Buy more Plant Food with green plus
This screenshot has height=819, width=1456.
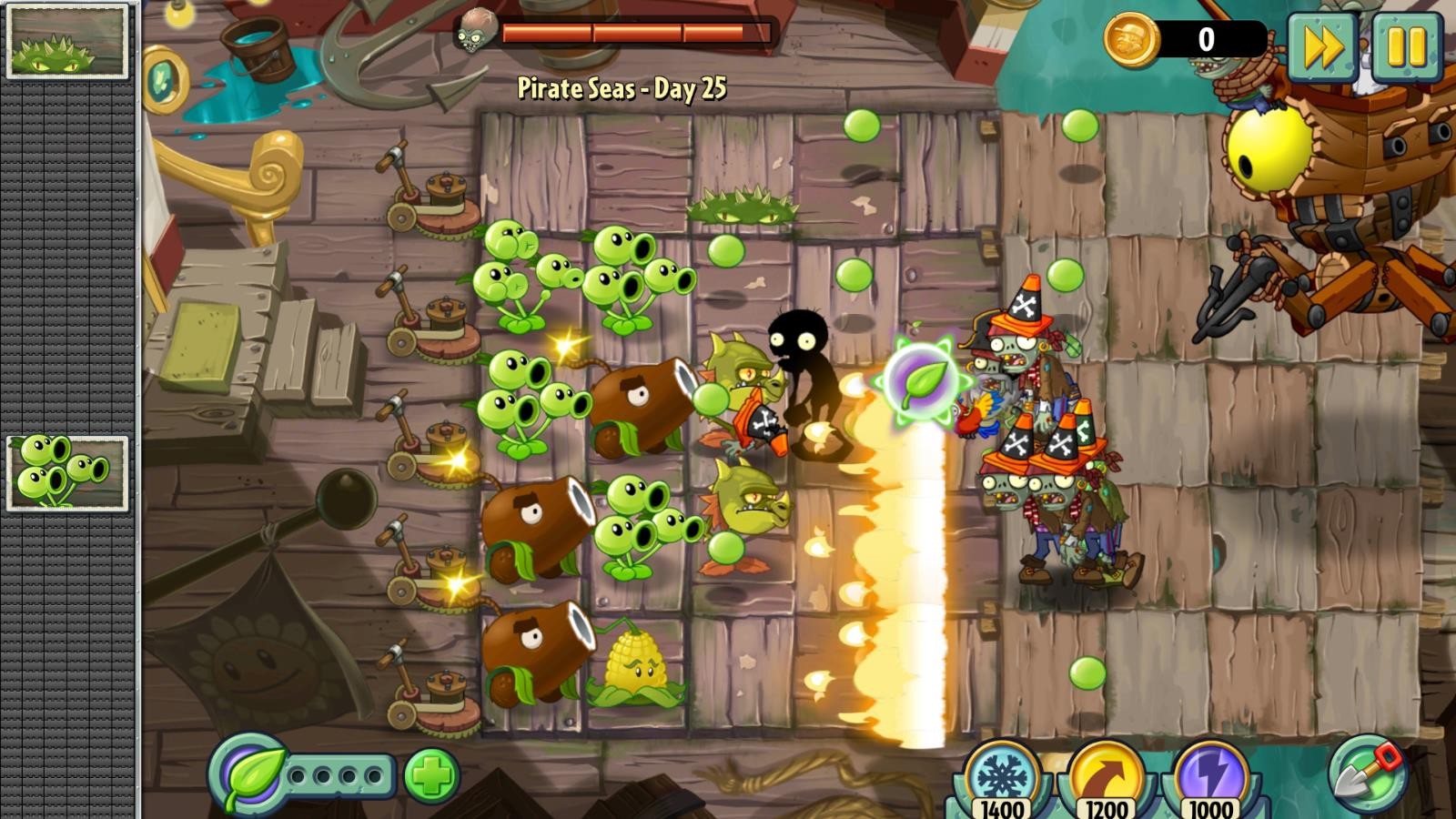[x=431, y=776]
